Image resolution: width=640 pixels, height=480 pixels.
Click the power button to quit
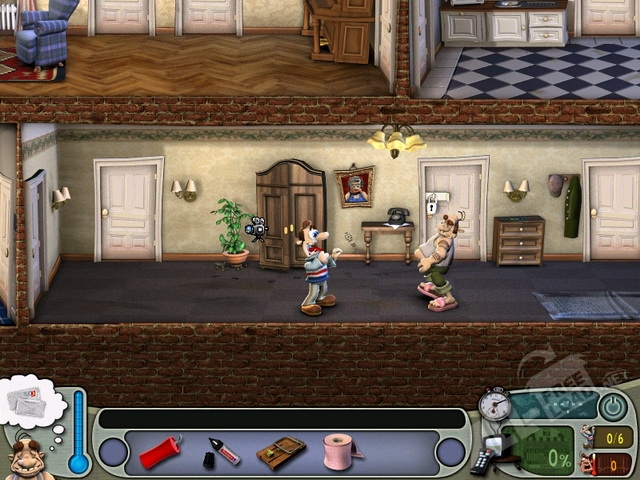coord(613,406)
